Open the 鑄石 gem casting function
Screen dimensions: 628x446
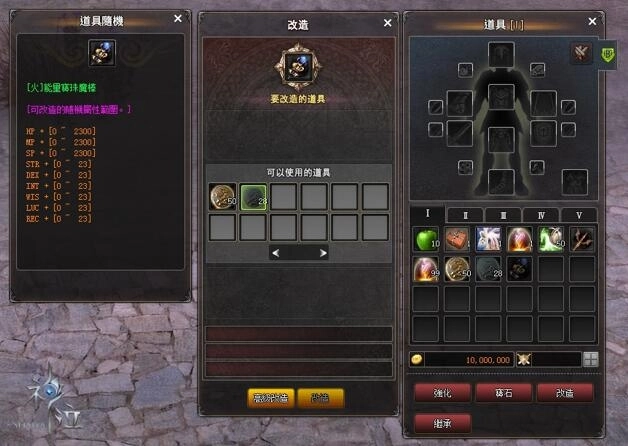(x=503, y=392)
